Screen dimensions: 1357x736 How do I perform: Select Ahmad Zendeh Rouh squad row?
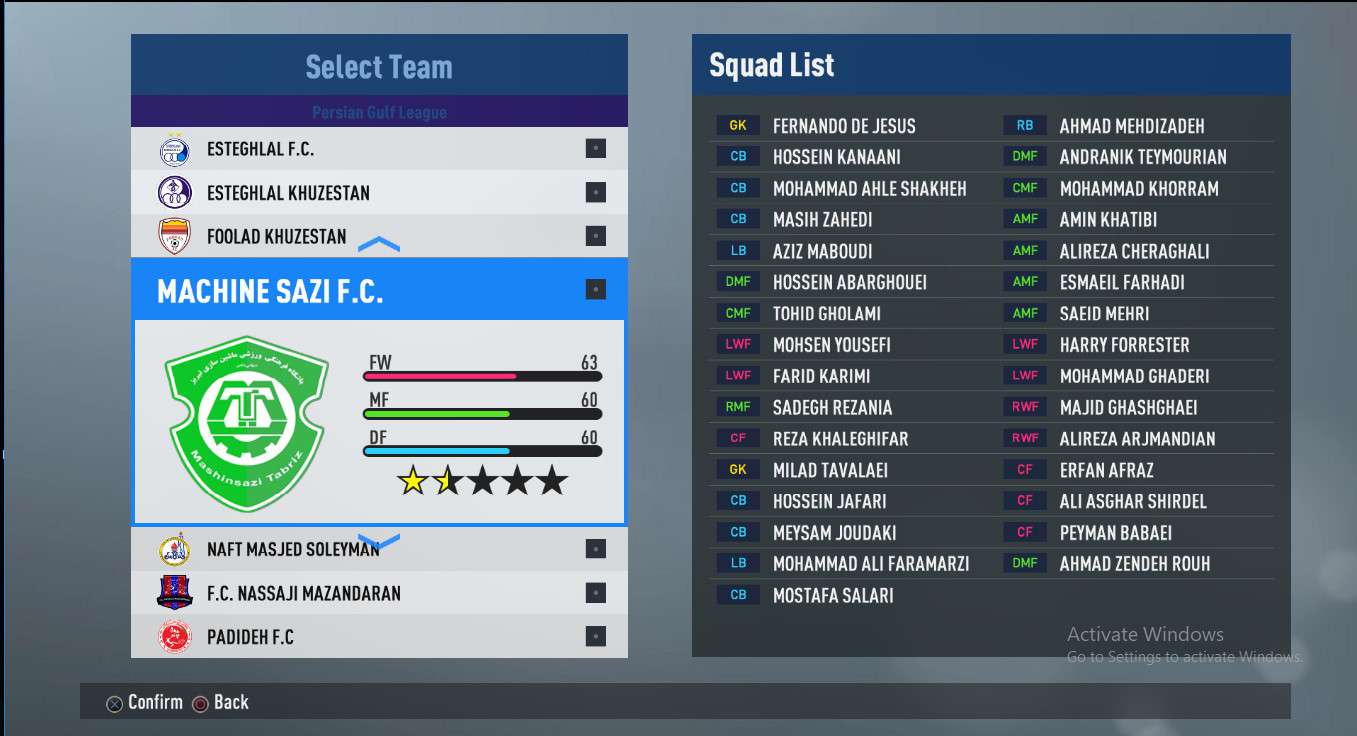pyautogui.click(x=1134, y=564)
